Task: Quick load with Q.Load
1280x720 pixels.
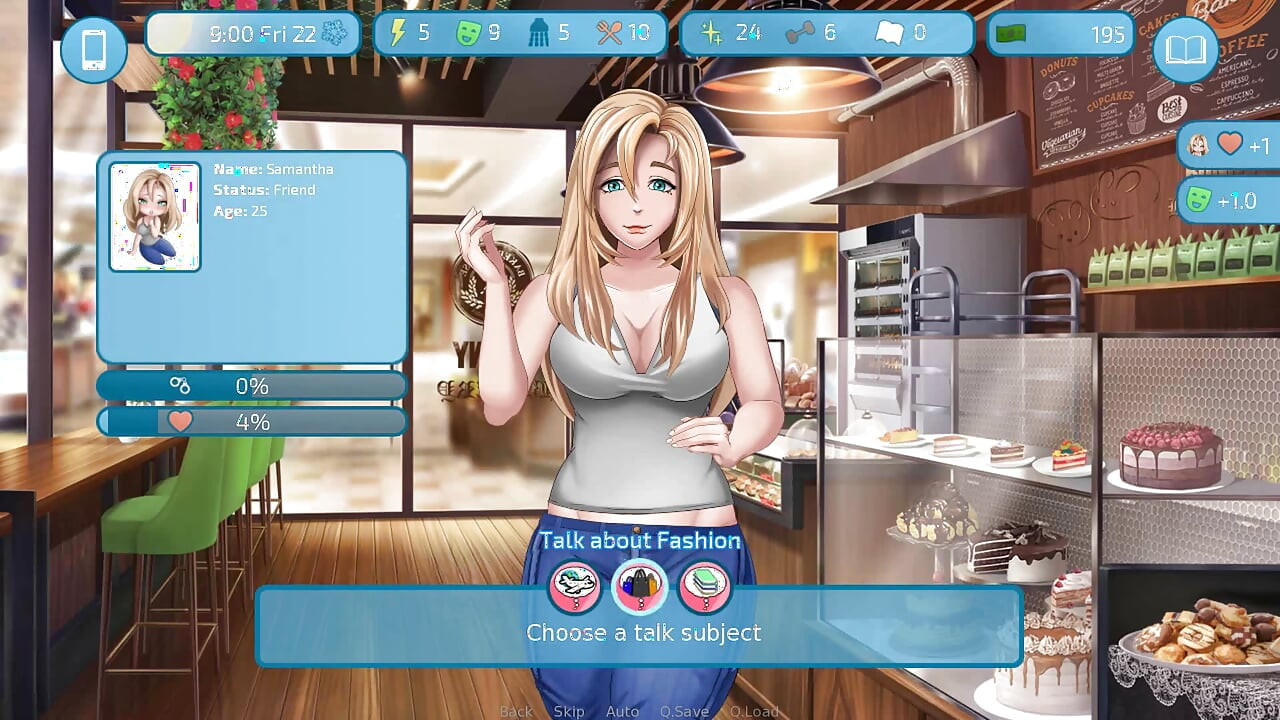Action: (x=754, y=711)
